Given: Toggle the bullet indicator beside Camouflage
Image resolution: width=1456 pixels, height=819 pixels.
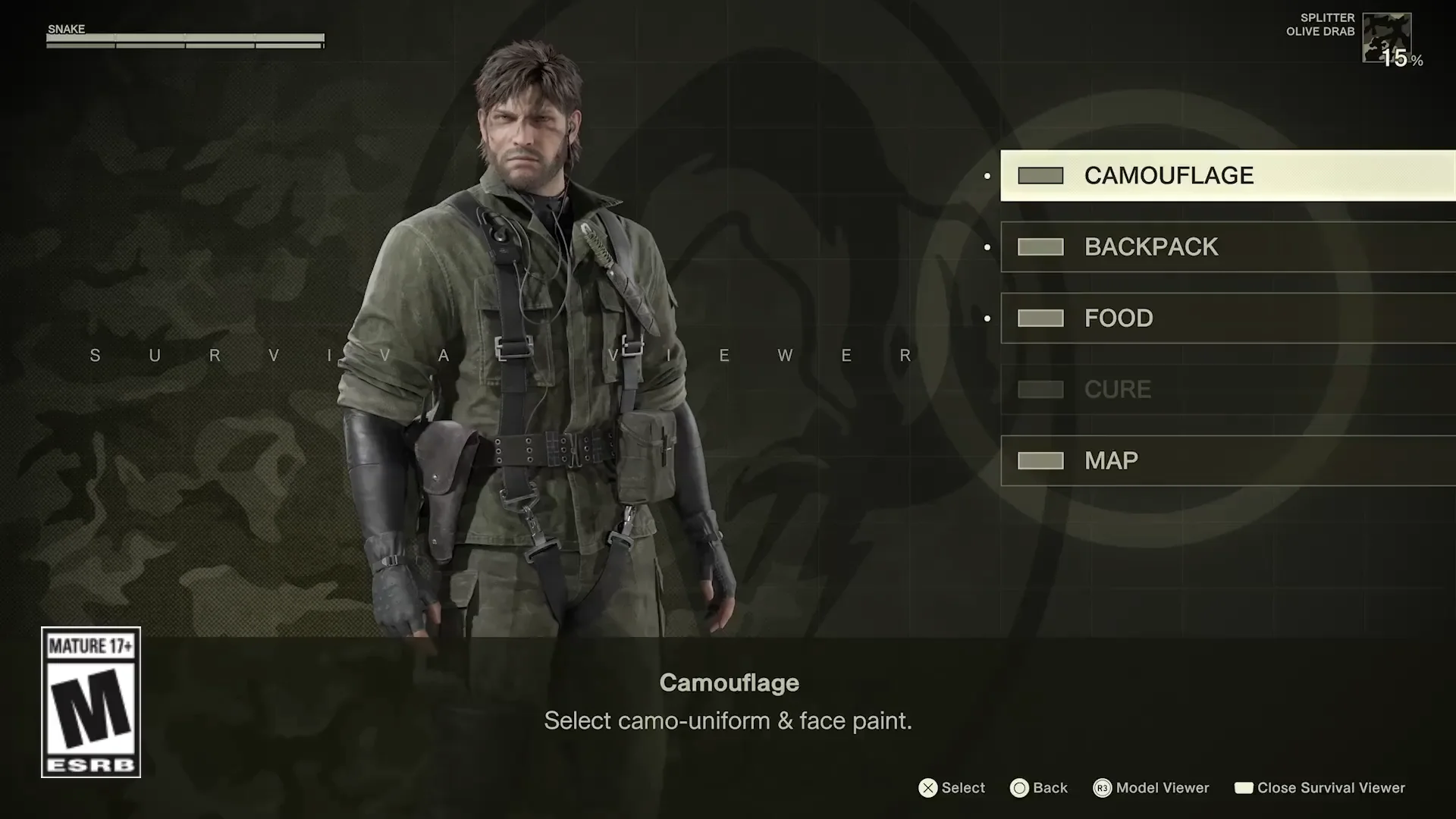Looking at the screenshot, I should (986, 174).
